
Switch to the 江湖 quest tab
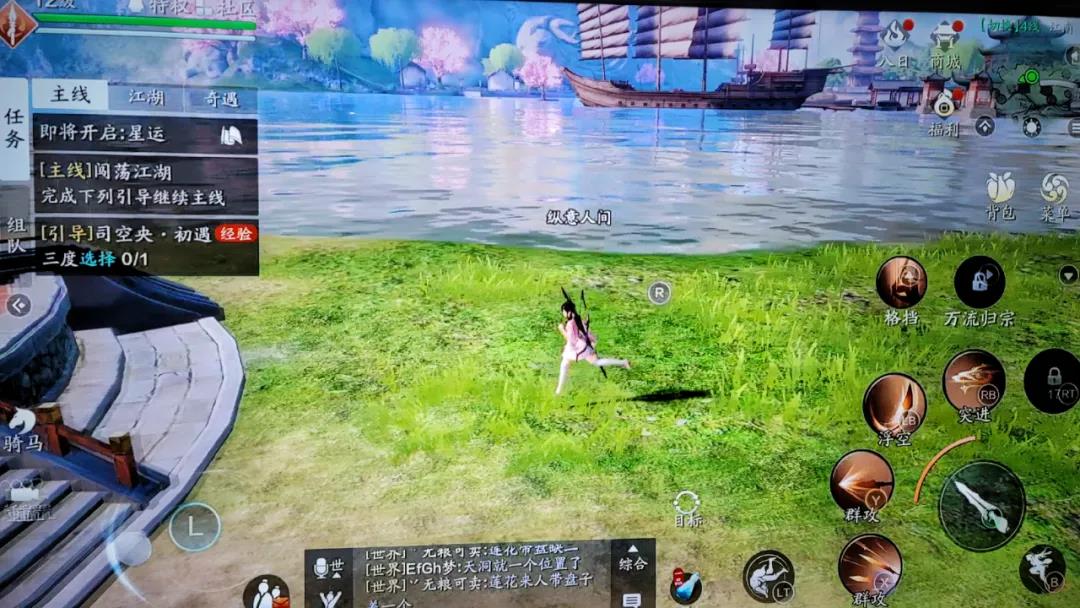pyautogui.click(x=146, y=97)
